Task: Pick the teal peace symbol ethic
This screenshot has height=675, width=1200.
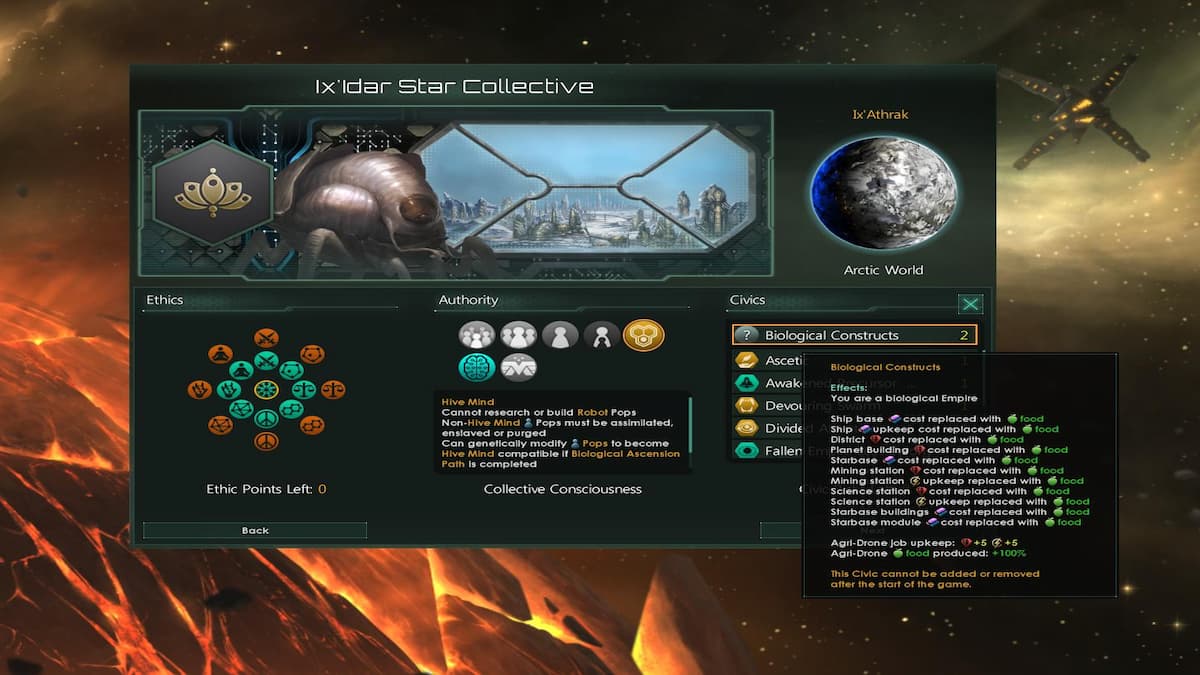Action: coord(266,418)
